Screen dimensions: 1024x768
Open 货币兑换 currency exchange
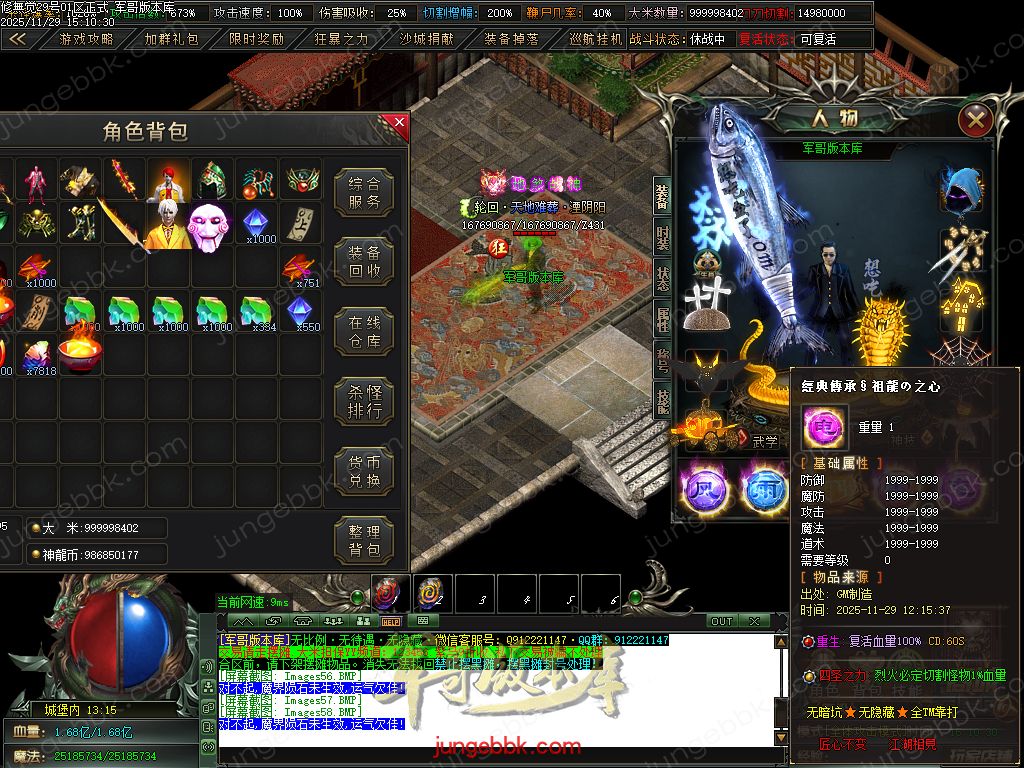[x=364, y=472]
